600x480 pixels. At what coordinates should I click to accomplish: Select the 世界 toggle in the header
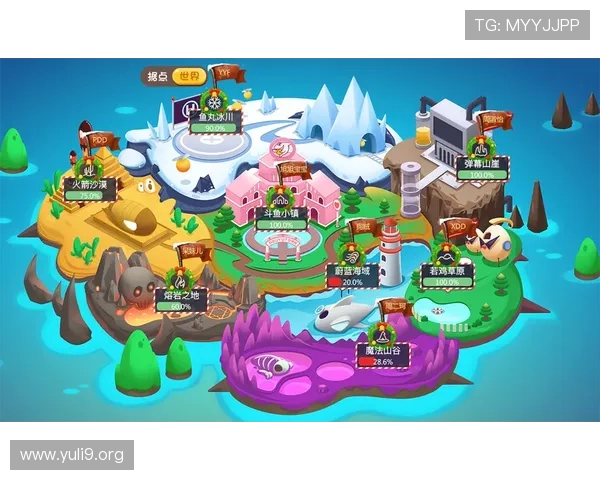click(x=188, y=76)
